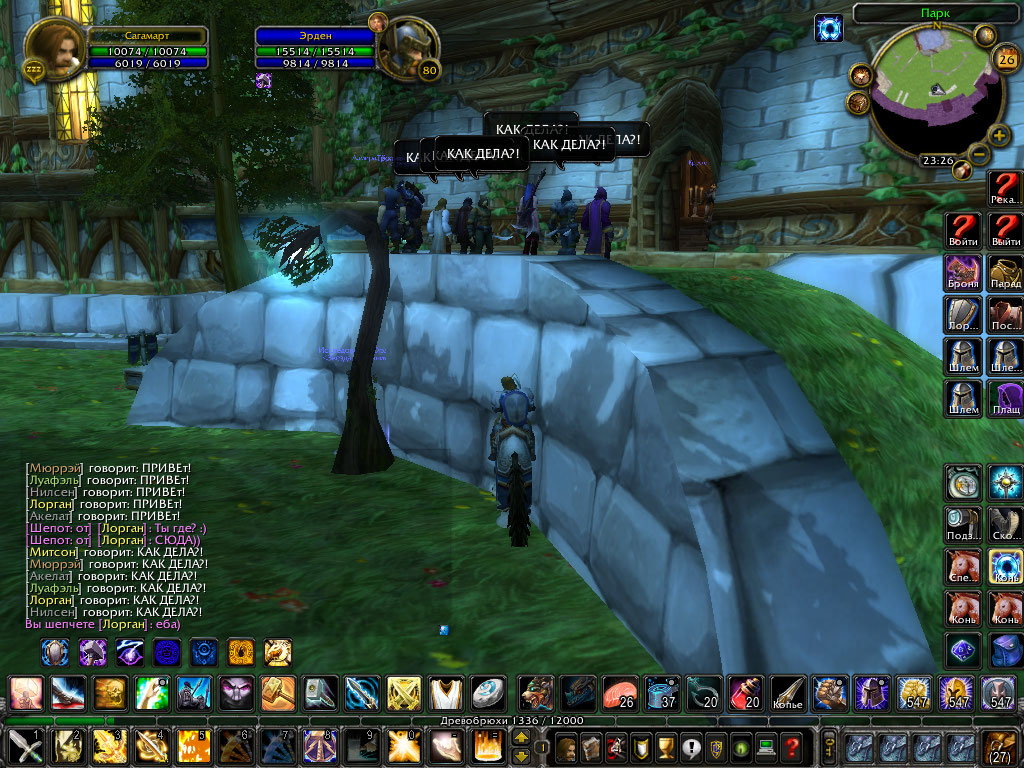Open the blue backpack icon
1024x768 pixels.
click(1005, 650)
